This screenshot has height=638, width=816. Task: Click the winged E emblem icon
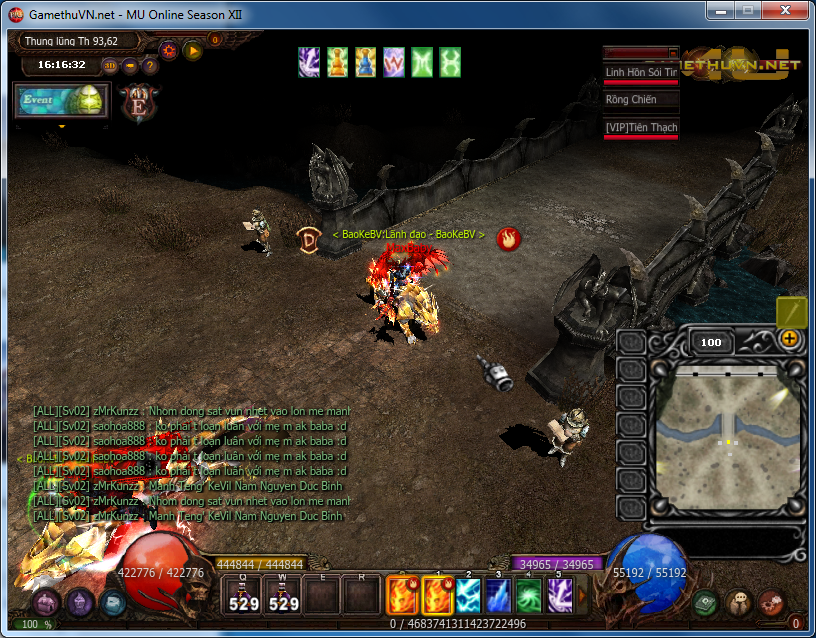[x=135, y=103]
